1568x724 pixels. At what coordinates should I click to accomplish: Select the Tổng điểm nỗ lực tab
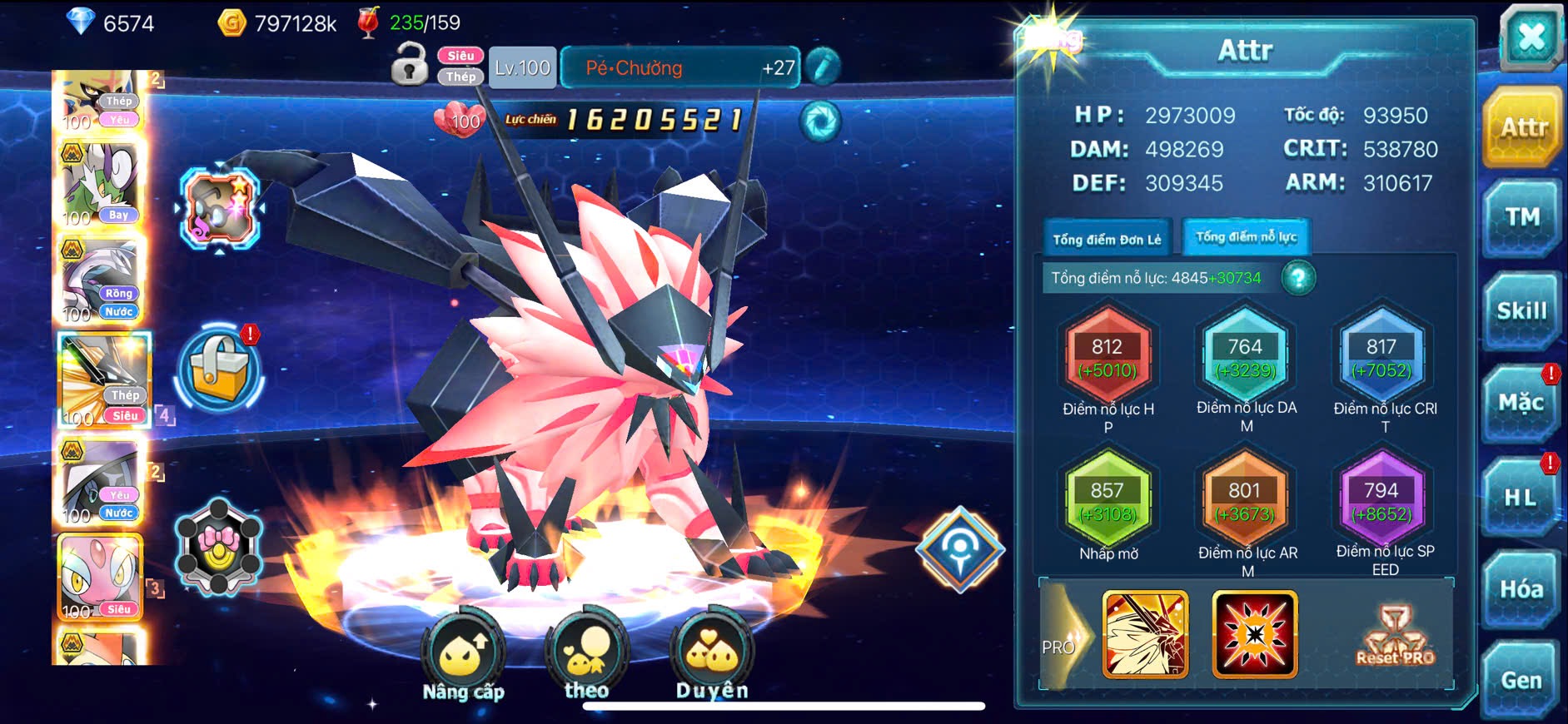(x=1246, y=237)
